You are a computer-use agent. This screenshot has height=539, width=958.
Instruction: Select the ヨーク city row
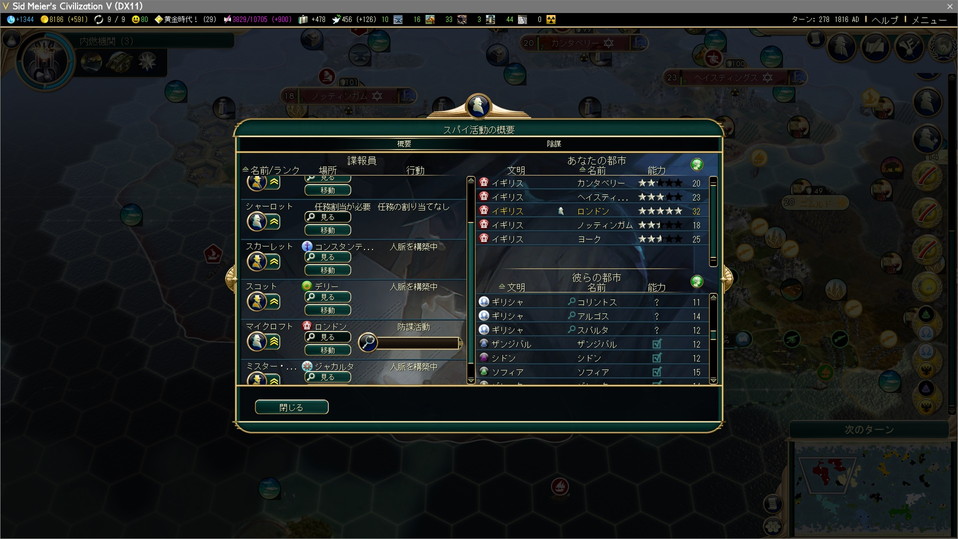pyautogui.click(x=593, y=239)
